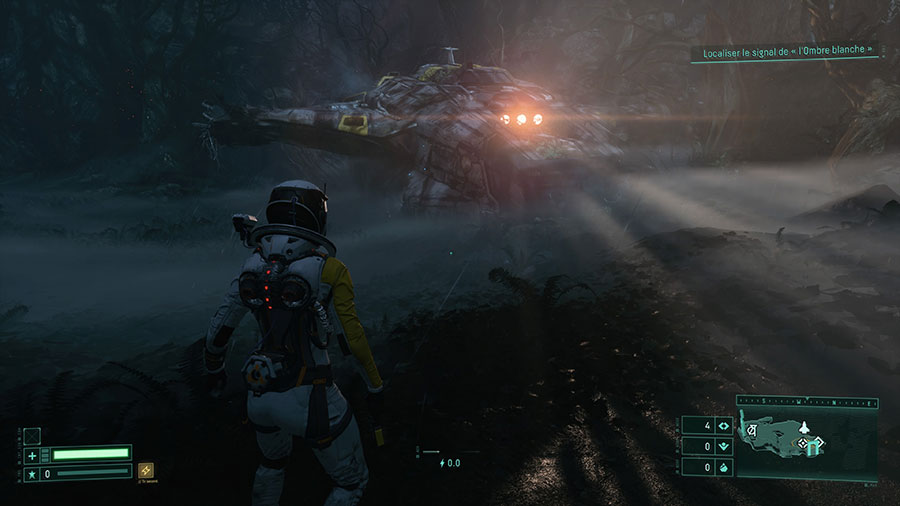Click the gold lightning bolt ability icon

(146, 470)
